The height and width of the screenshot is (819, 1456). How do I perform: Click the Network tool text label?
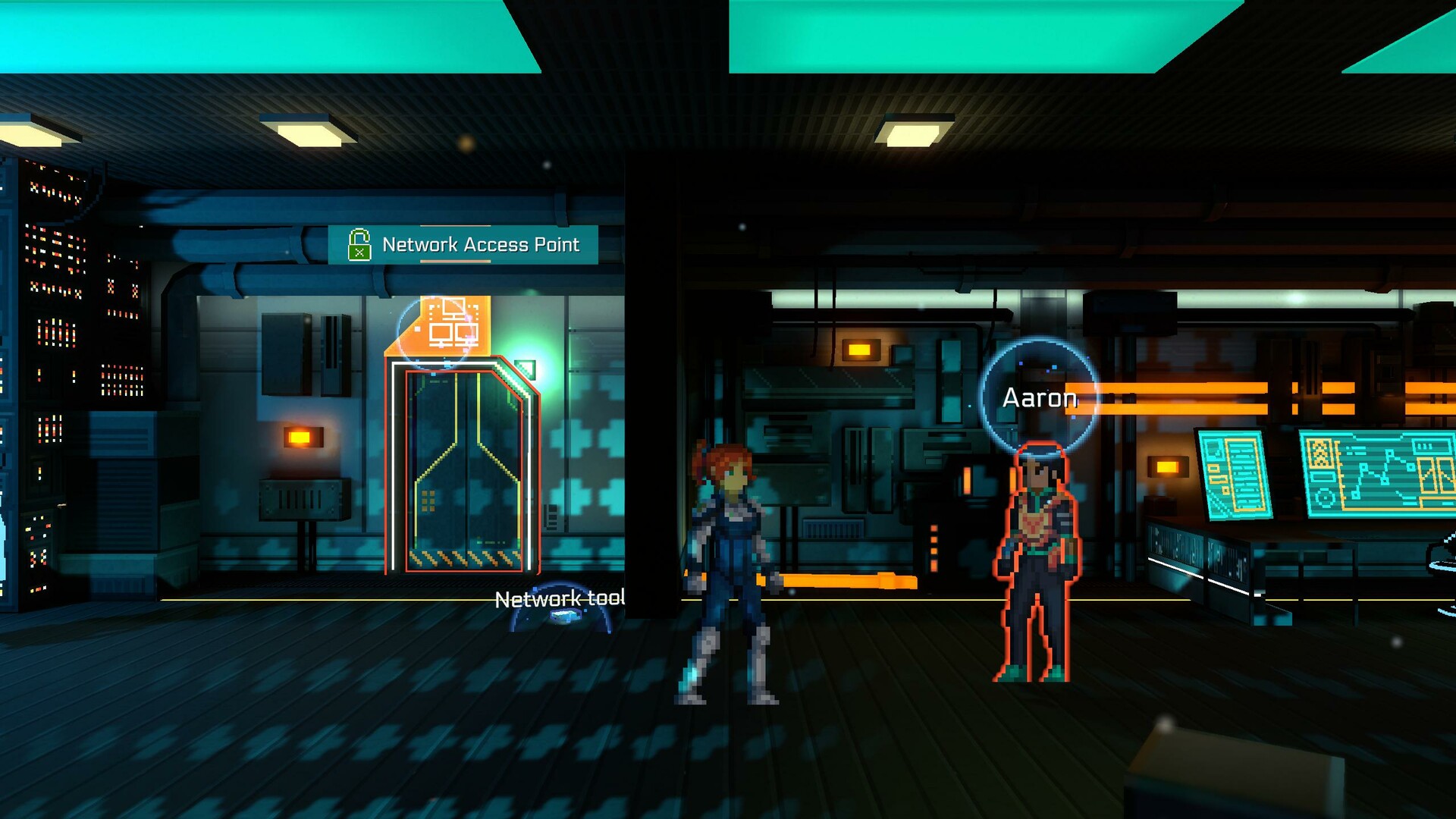(x=559, y=599)
